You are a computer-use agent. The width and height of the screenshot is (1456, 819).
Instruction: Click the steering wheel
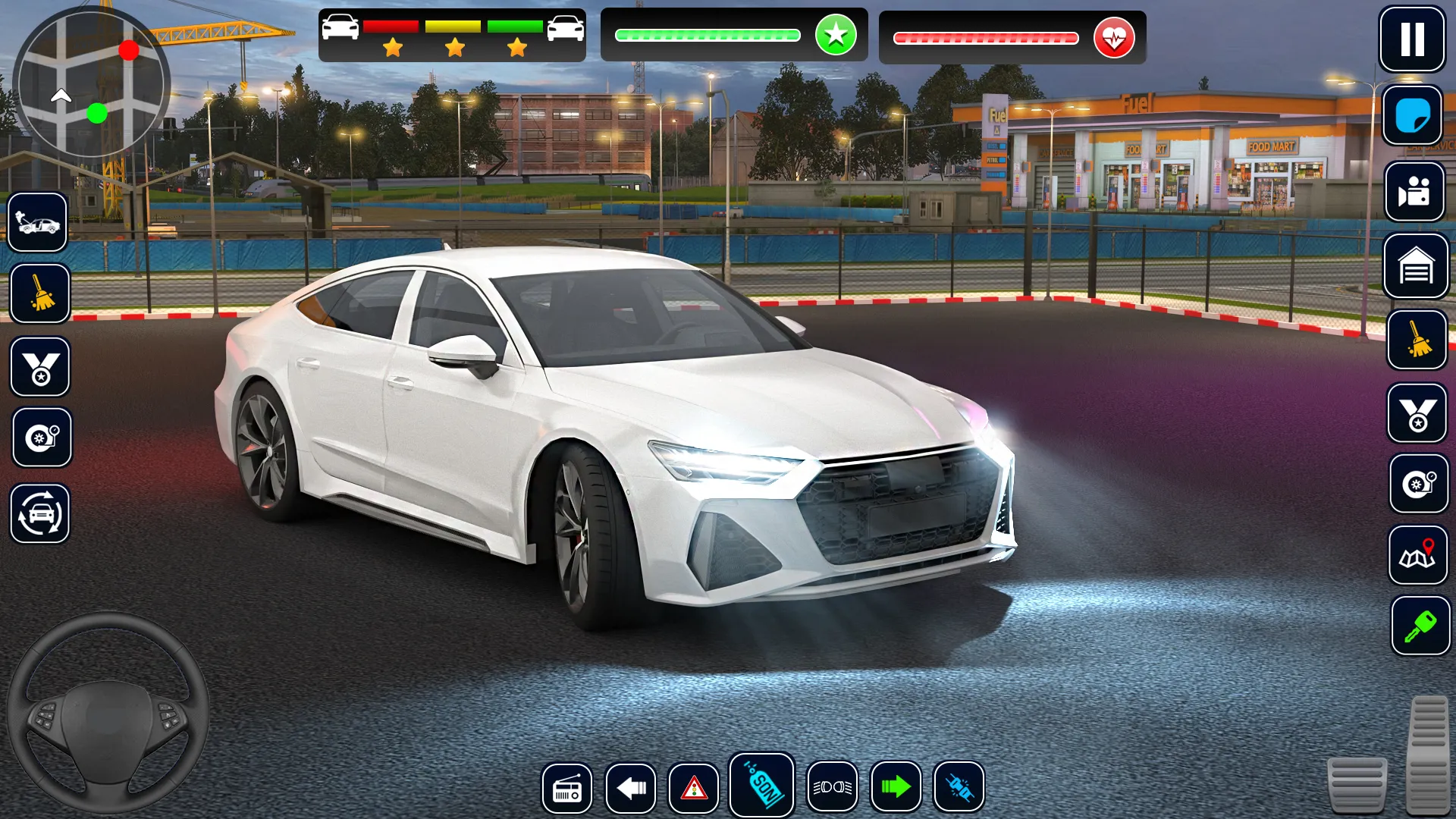pos(108,714)
